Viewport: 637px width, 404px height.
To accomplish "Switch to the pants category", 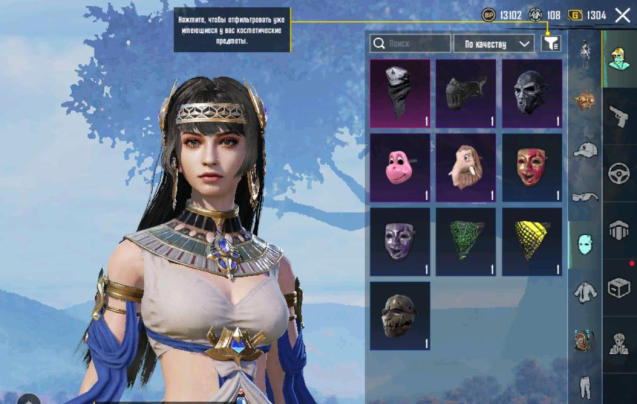I will coord(585,385).
